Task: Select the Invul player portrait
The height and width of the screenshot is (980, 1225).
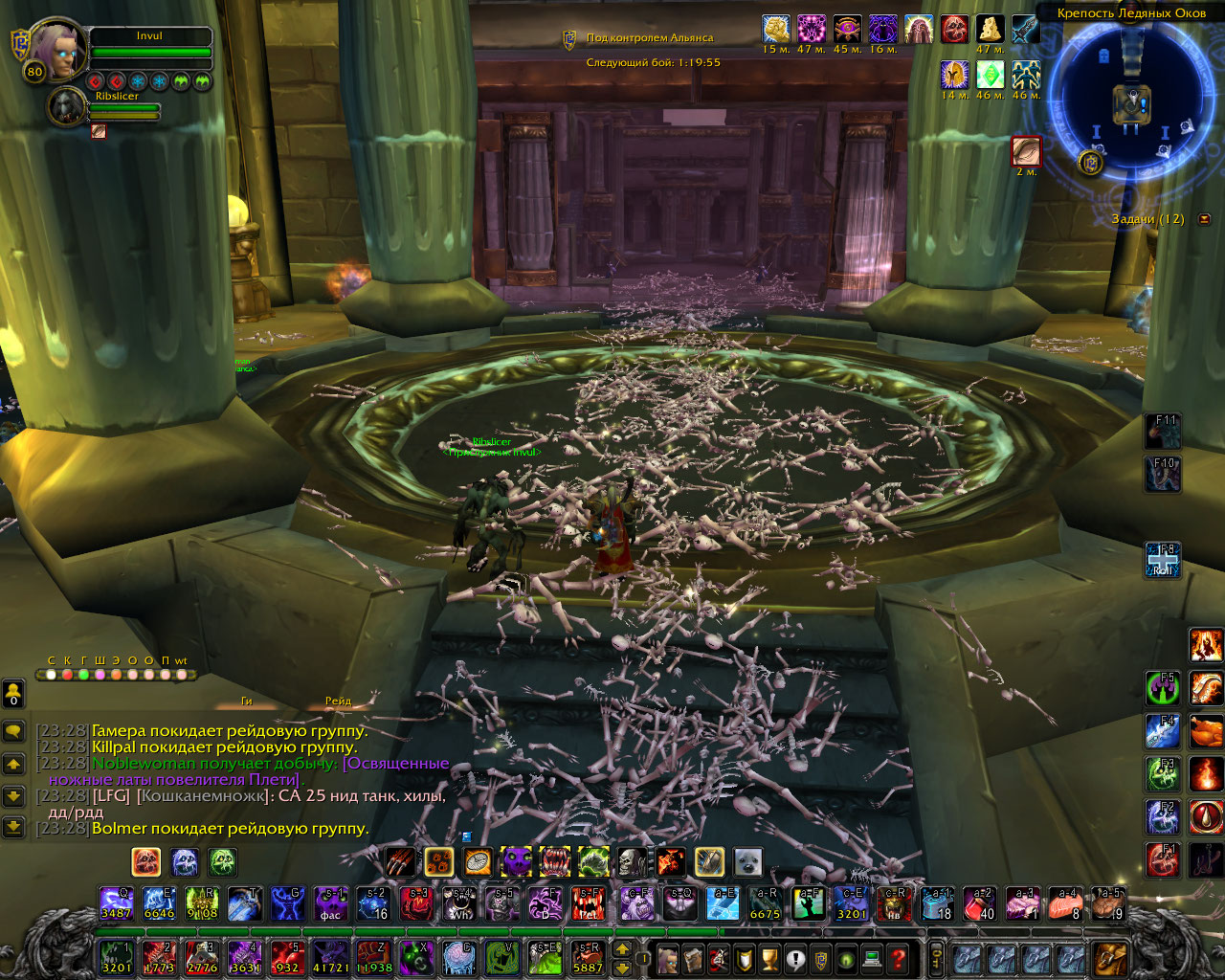Action: [x=60, y=51]
